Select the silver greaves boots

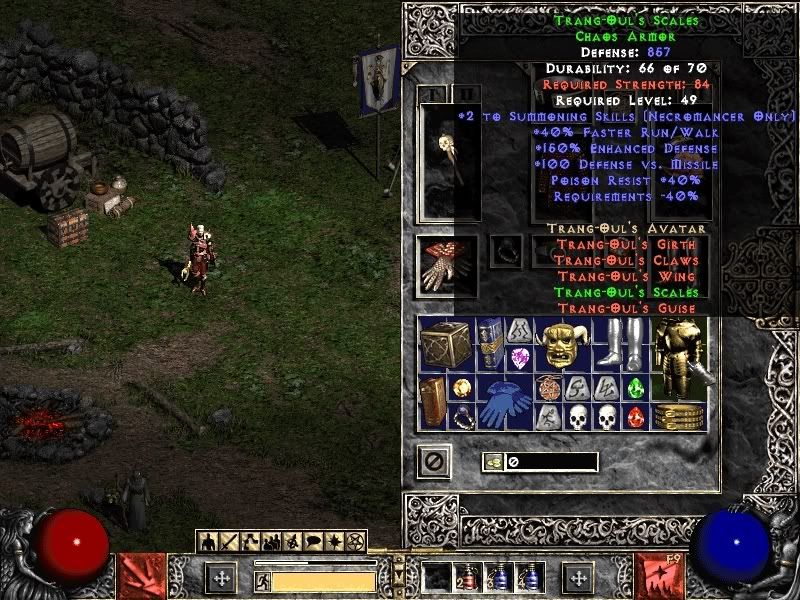point(620,345)
